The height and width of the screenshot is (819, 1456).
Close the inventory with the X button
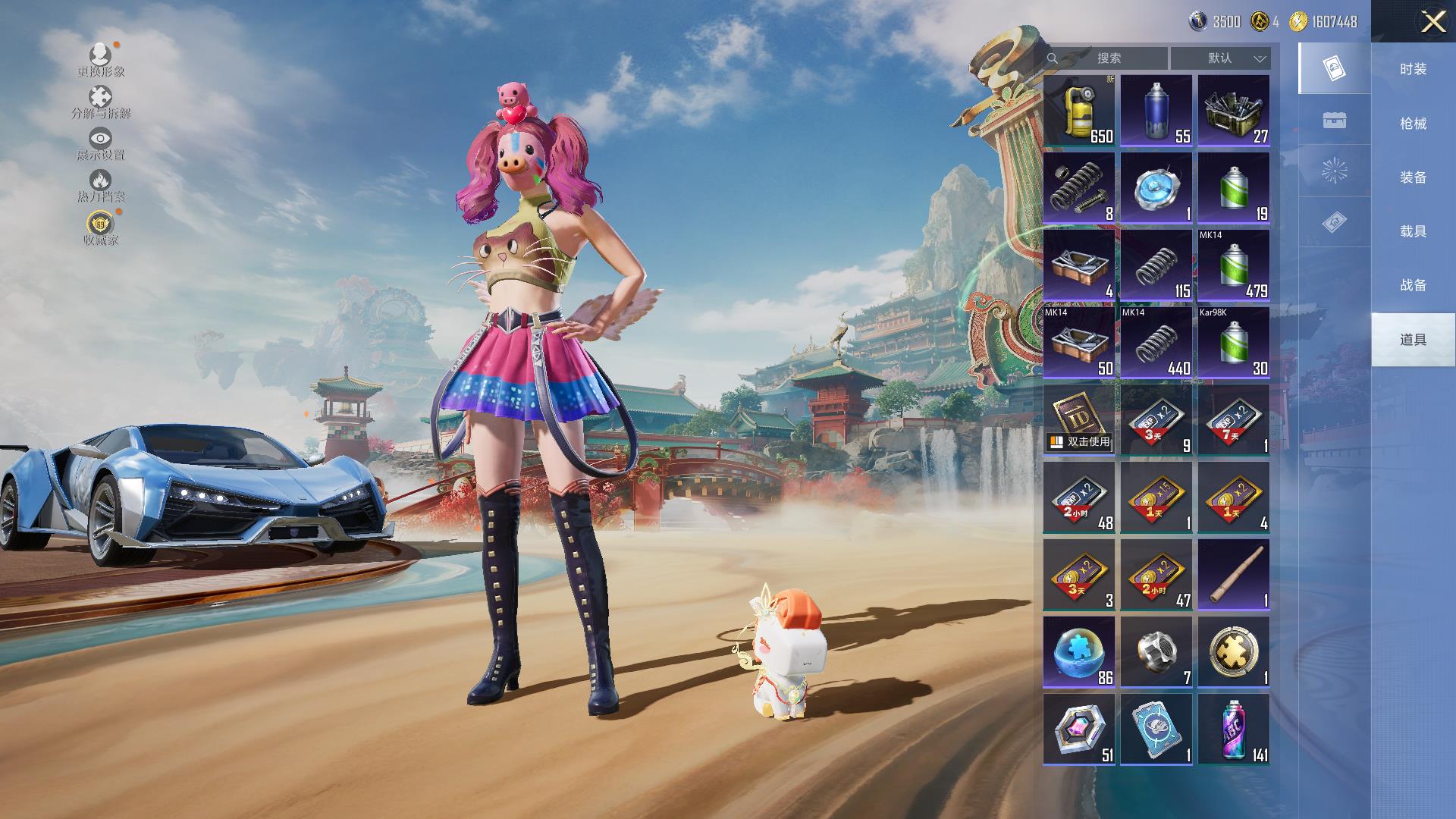[1432, 21]
